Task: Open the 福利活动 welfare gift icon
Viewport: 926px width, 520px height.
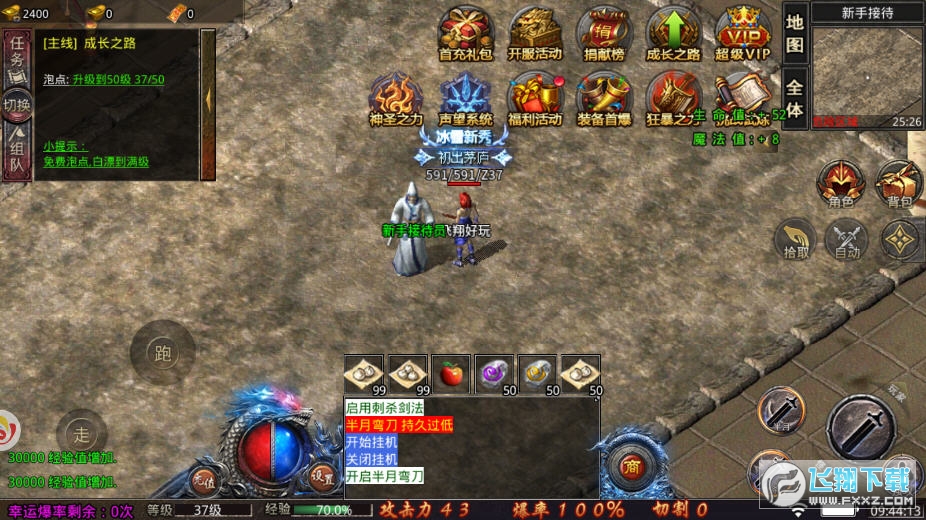Action: (x=535, y=97)
